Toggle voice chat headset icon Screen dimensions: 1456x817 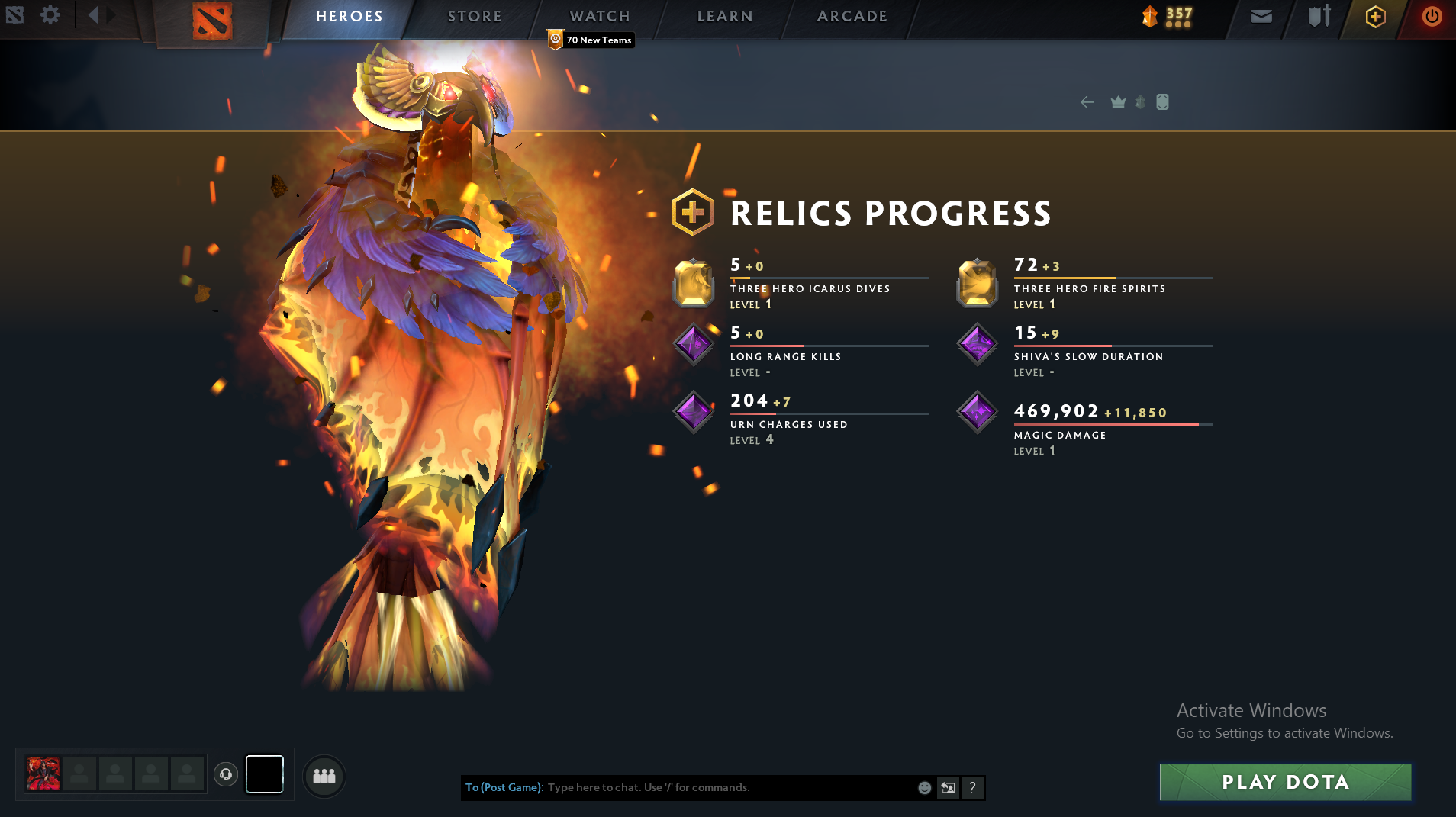(225, 775)
